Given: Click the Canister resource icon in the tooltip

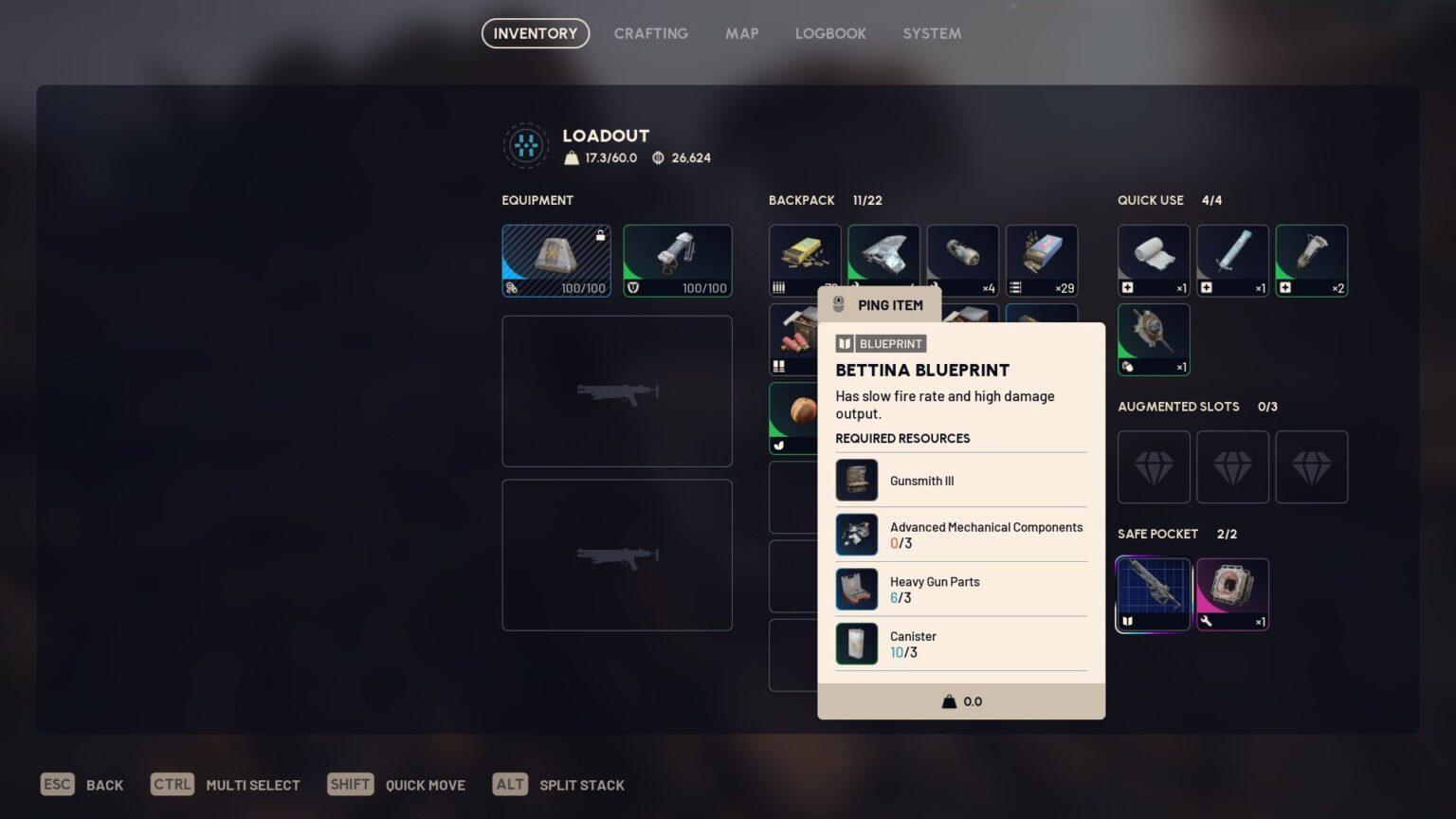Looking at the screenshot, I should click(856, 644).
